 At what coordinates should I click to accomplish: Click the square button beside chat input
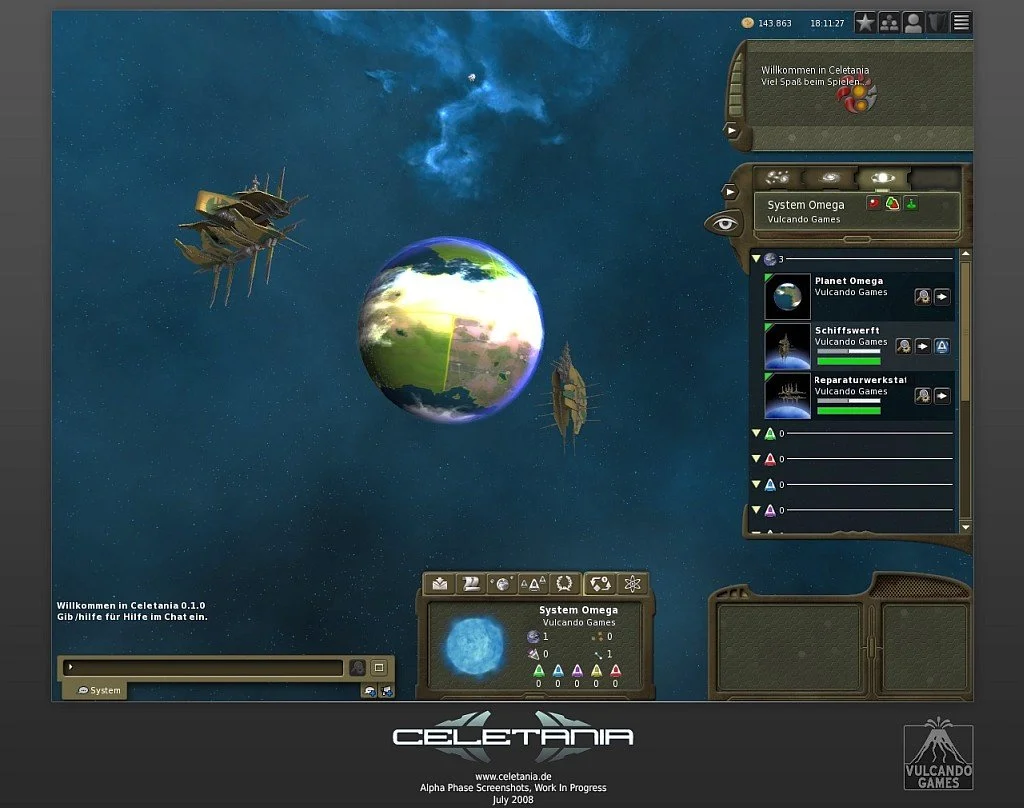379,667
